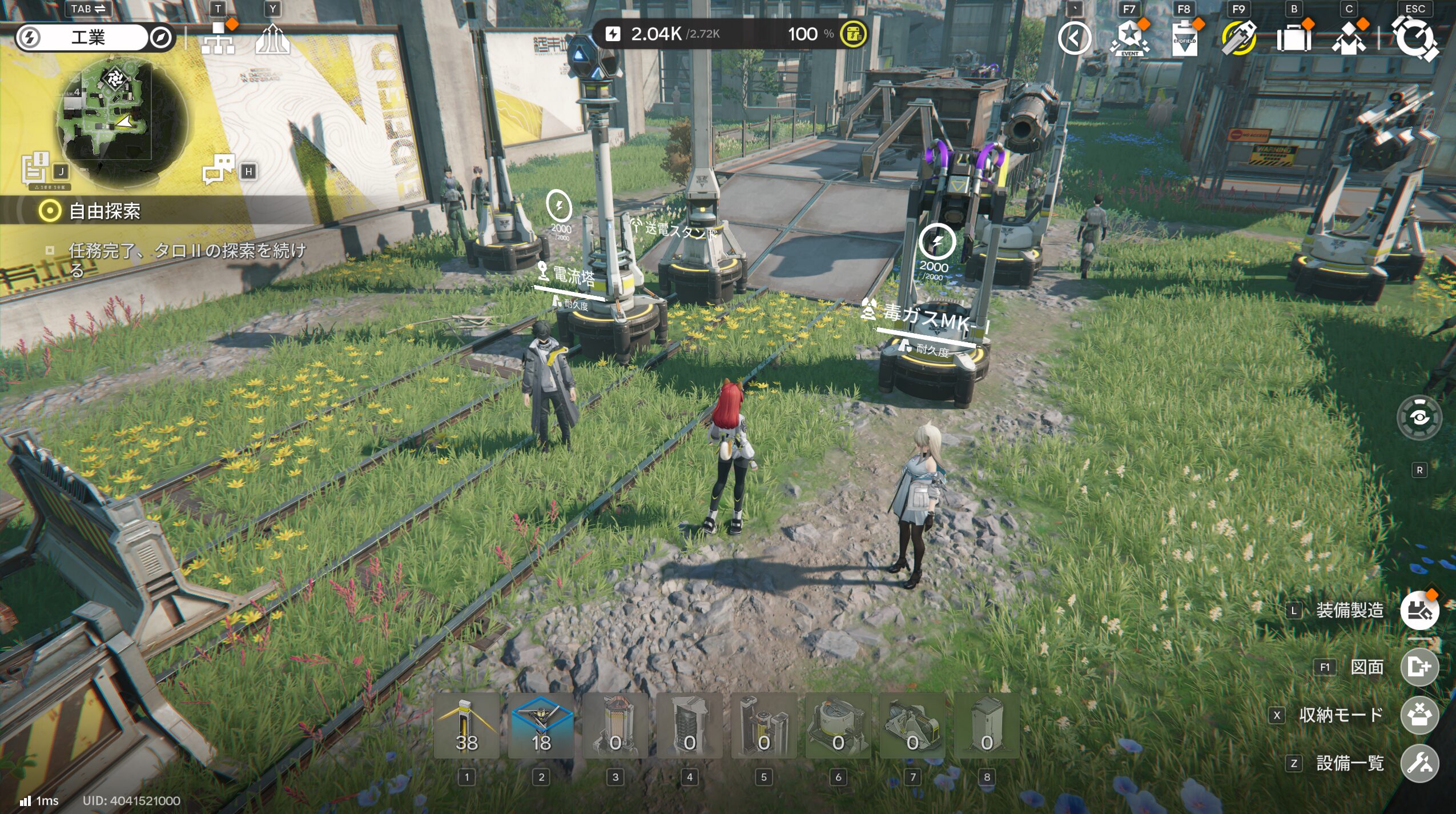Open the tower-shaped icon beside the tech tree

(272, 39)
